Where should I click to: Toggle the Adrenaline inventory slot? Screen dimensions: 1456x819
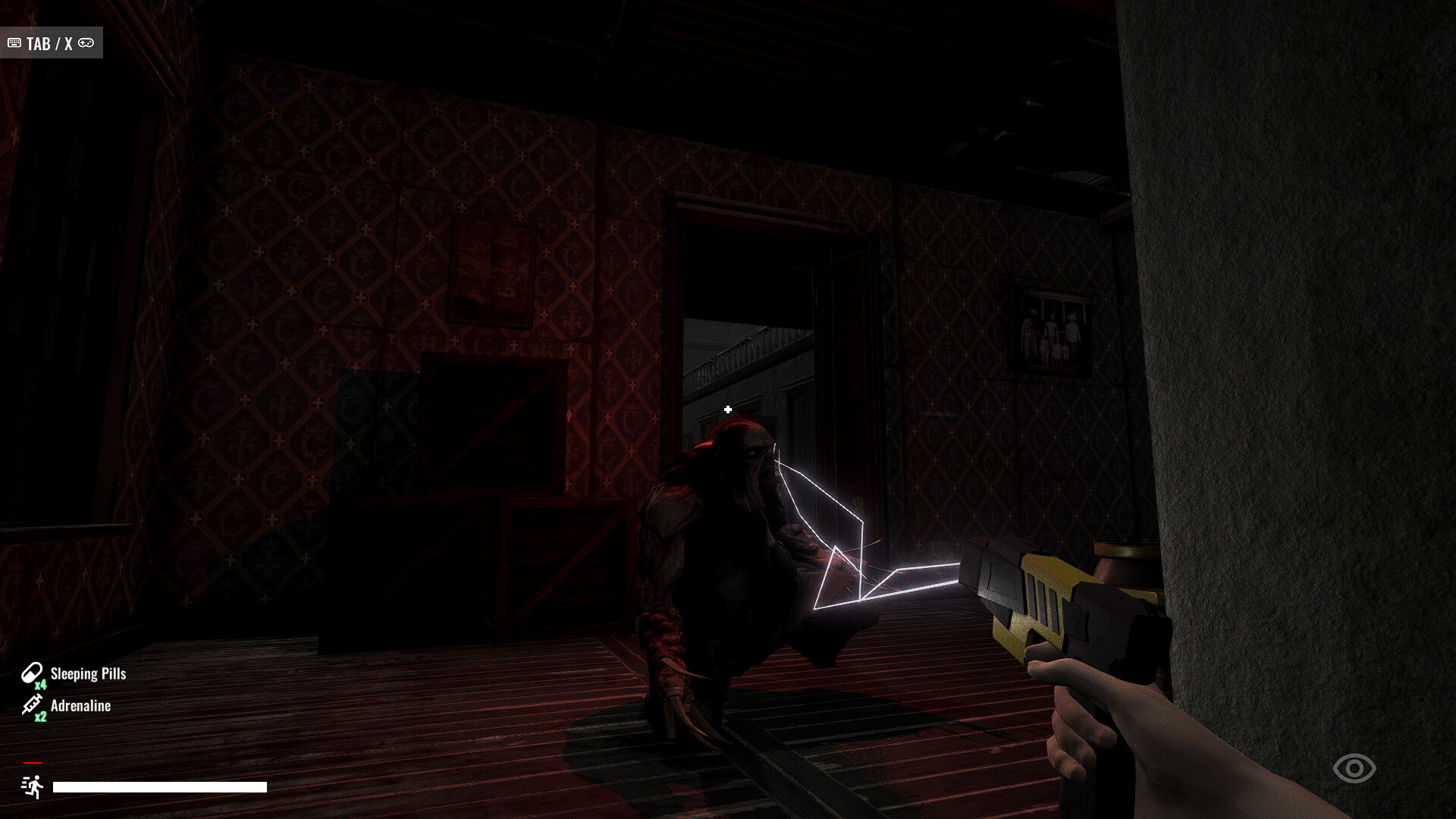(x=72, y=705)
